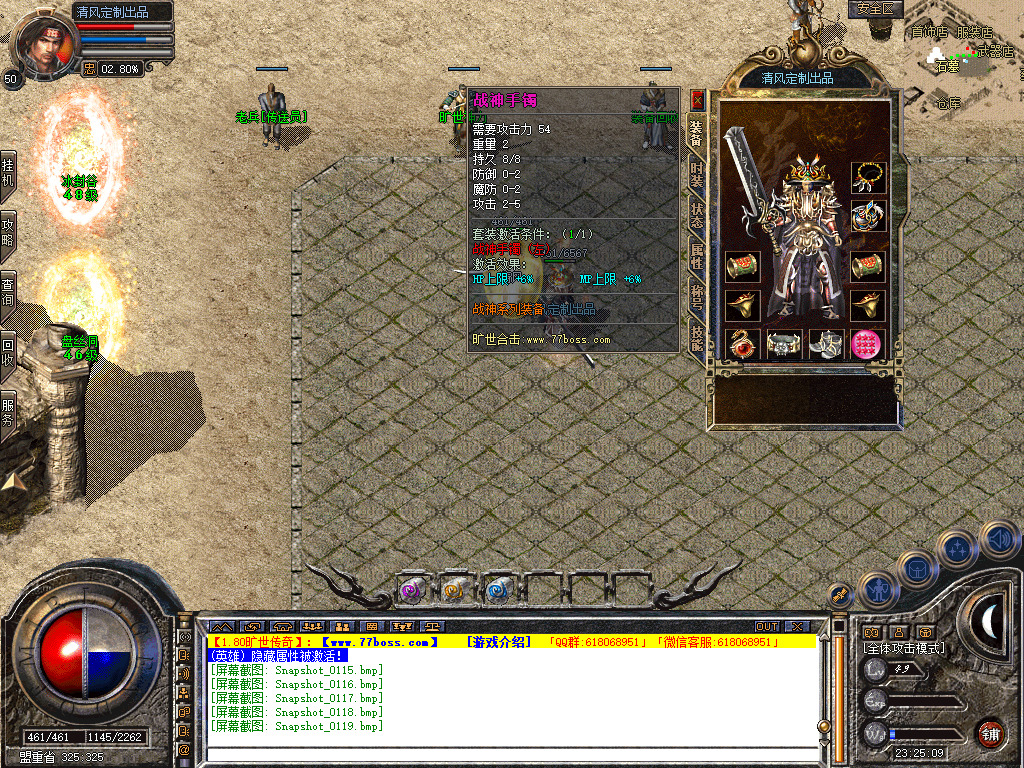
Task: Open the 挂机 side menu
Action: pos(8,171)
